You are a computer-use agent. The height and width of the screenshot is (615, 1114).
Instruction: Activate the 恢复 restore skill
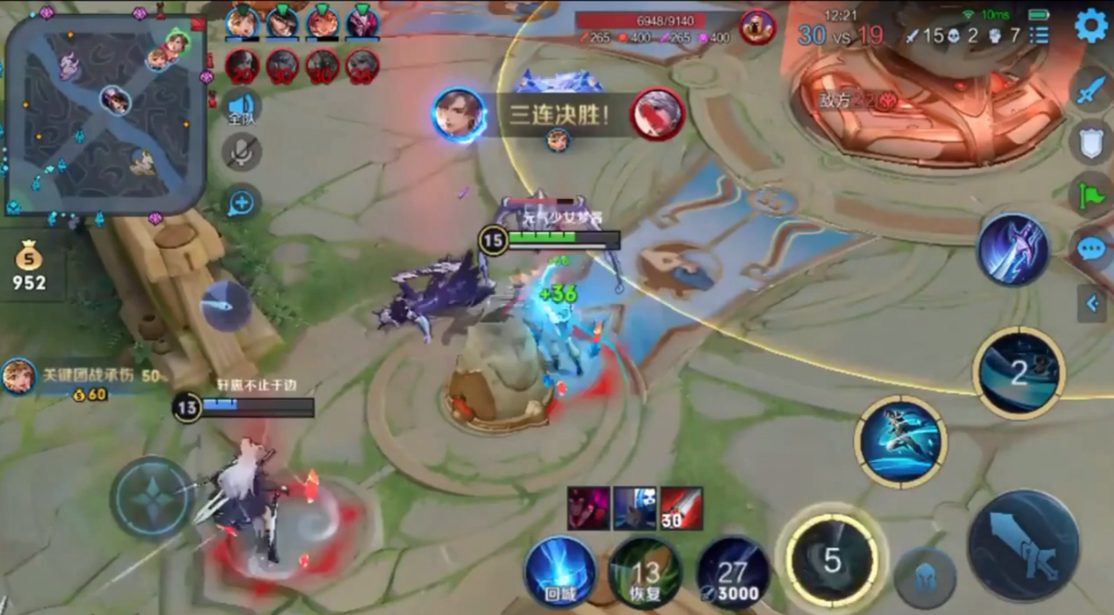[x=646, y=572]
